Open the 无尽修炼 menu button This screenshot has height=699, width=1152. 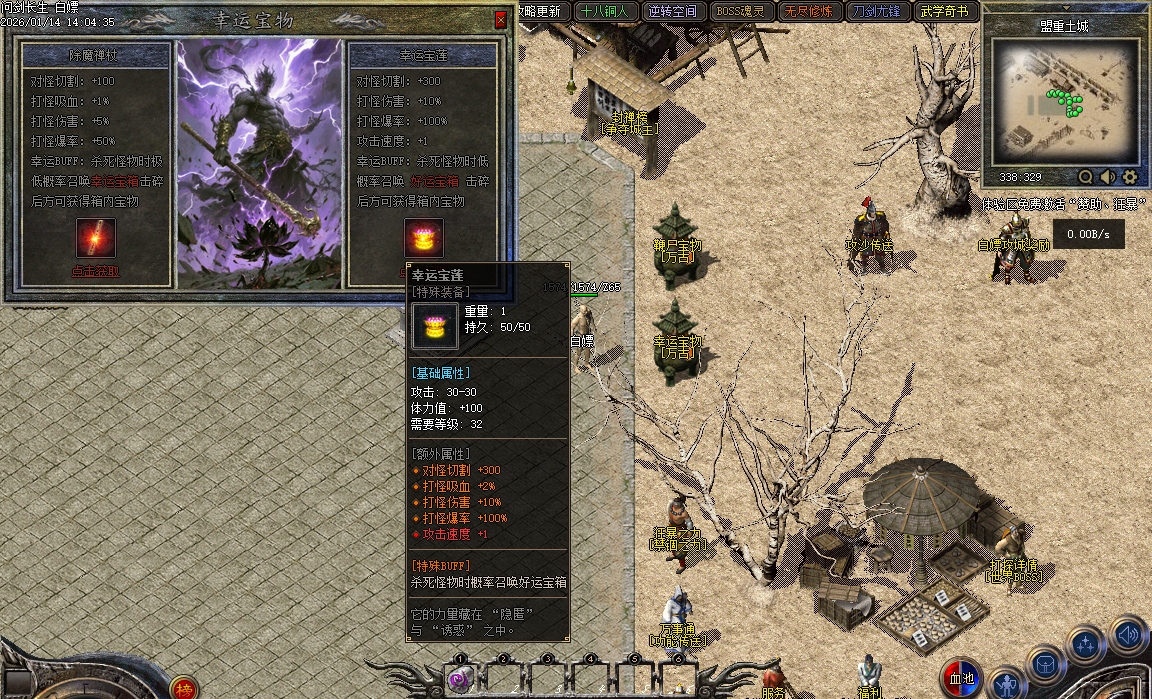(807, 12)
